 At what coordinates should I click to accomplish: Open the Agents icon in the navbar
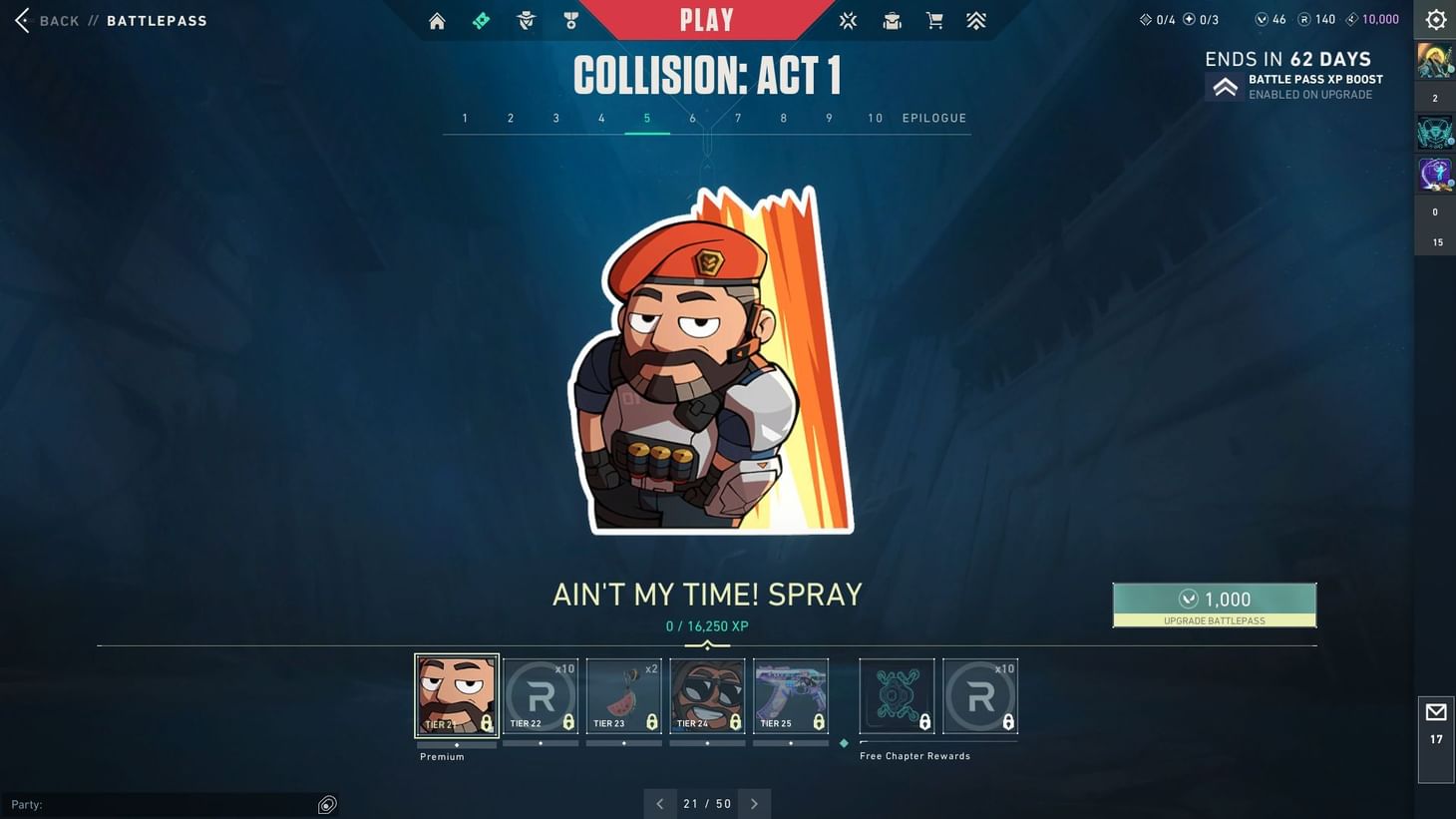pyautogui.click(x=526, y=20)
